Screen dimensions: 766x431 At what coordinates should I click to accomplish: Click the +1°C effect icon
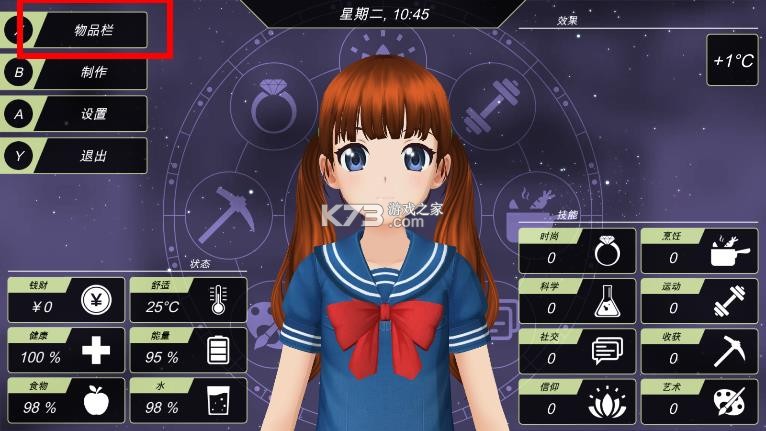pos(732,60)
